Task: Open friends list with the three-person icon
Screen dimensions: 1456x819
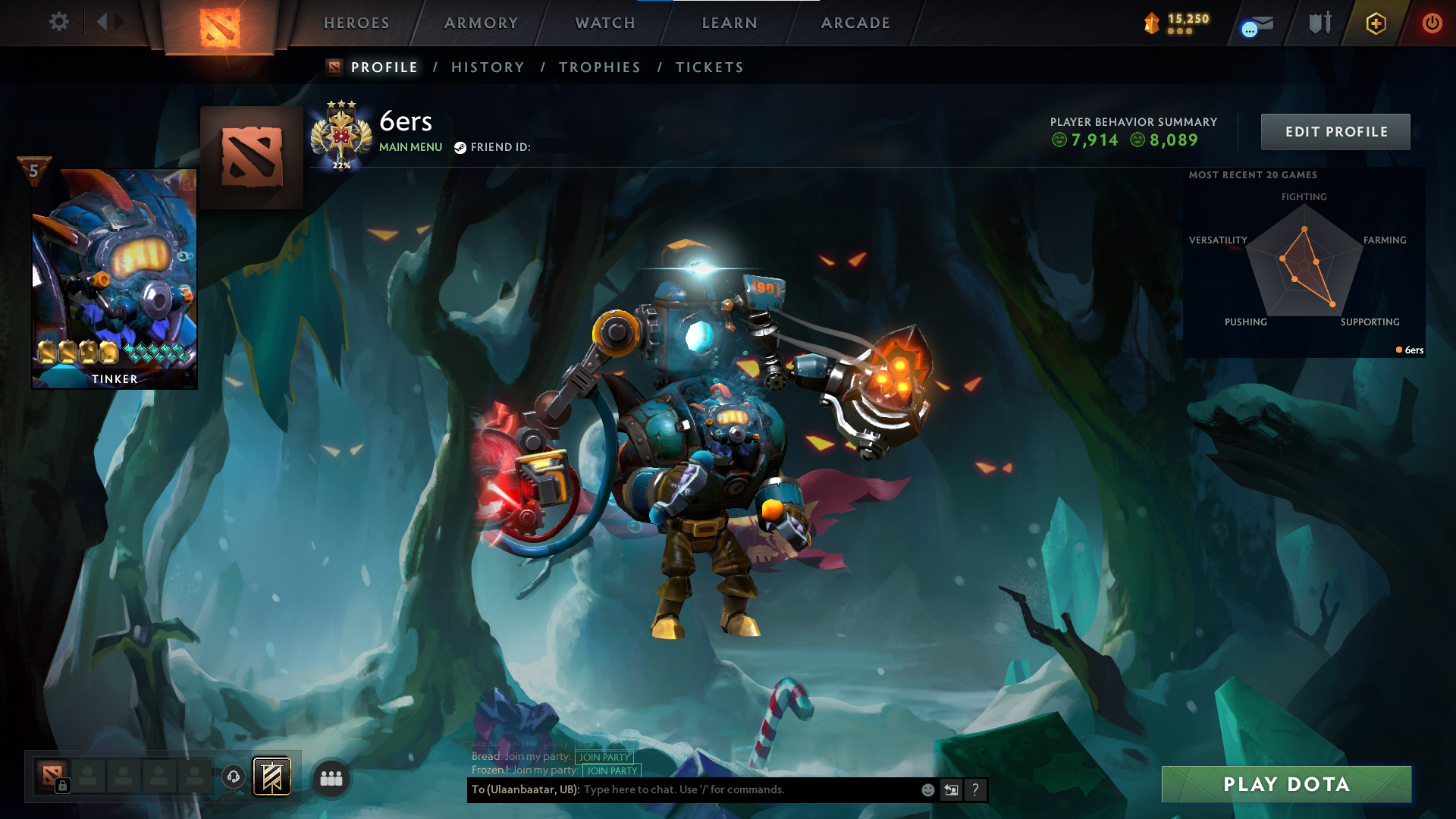Action: (330, 777)
